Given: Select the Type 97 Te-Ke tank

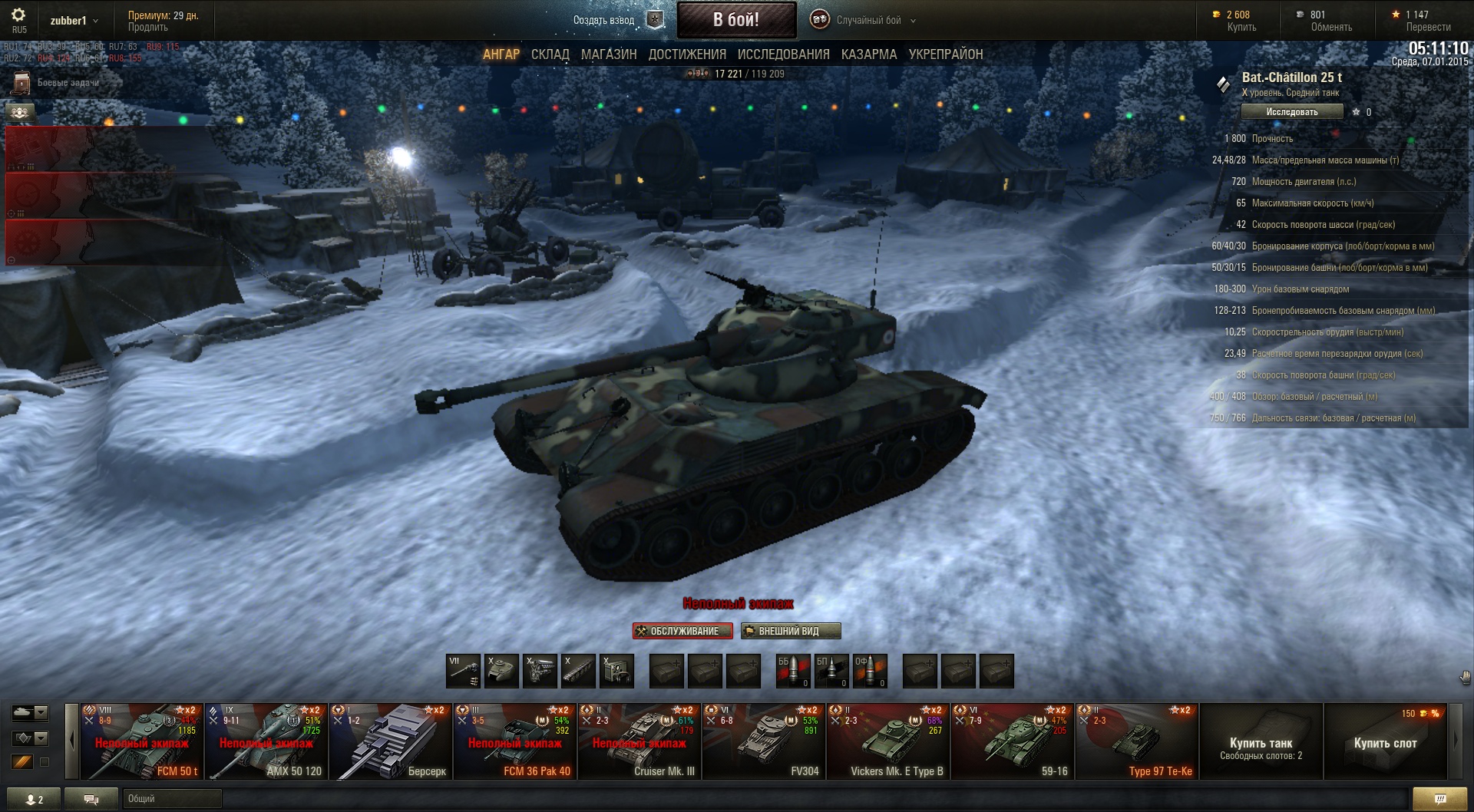Looking at the screenshot, I should click(1137, 741).
